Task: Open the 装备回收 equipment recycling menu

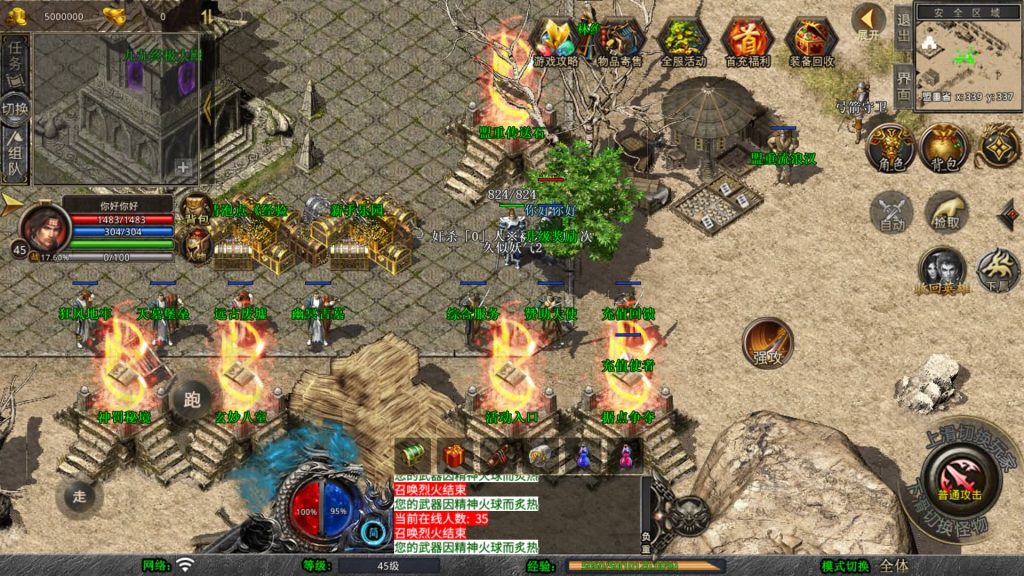Action: click(x=812, y=41)
